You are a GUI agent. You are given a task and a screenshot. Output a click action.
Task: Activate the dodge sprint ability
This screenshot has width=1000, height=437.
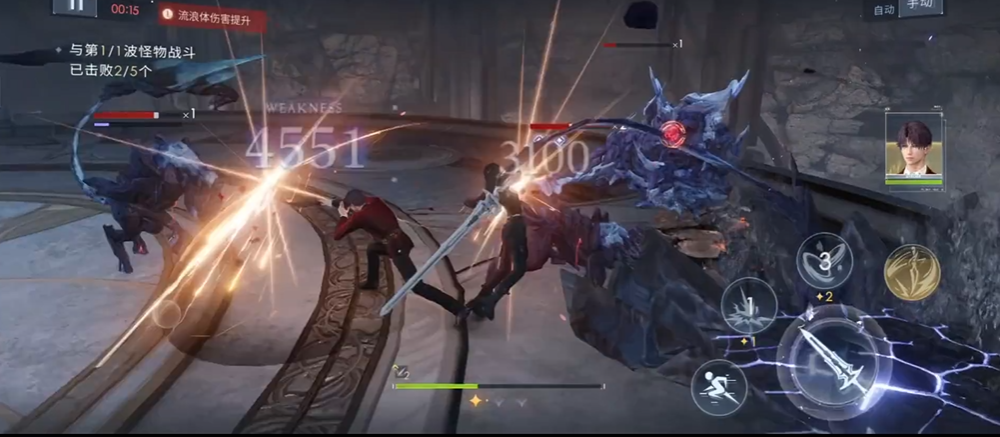pos(718,386)
